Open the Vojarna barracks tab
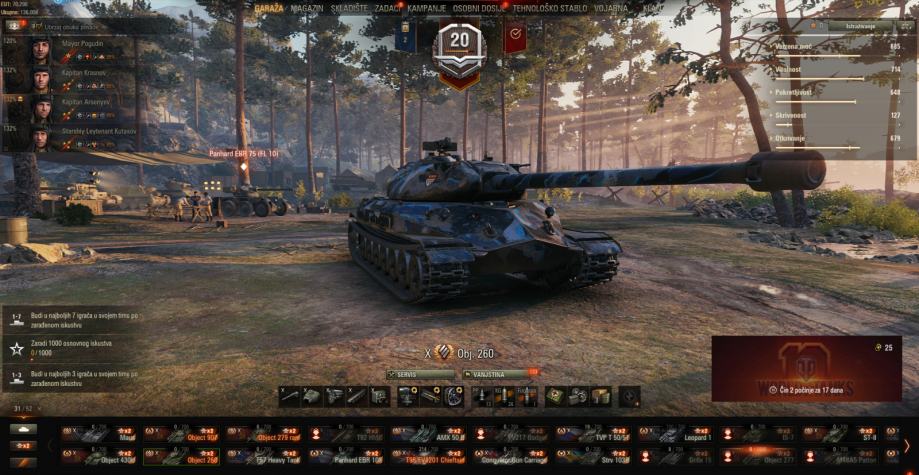919x475 pixels. point(613,8)
